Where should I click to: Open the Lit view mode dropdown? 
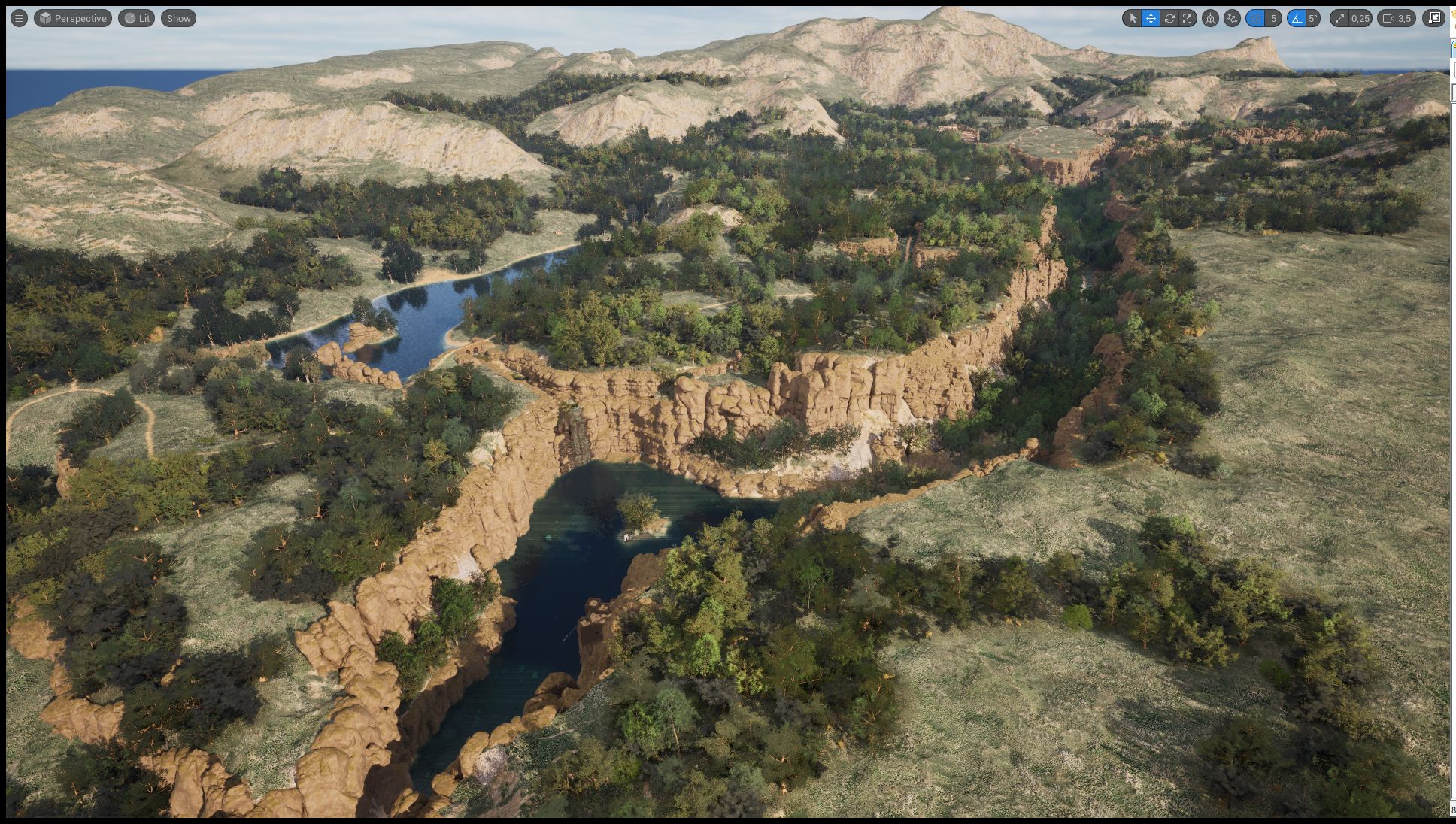tap(136, 18)
